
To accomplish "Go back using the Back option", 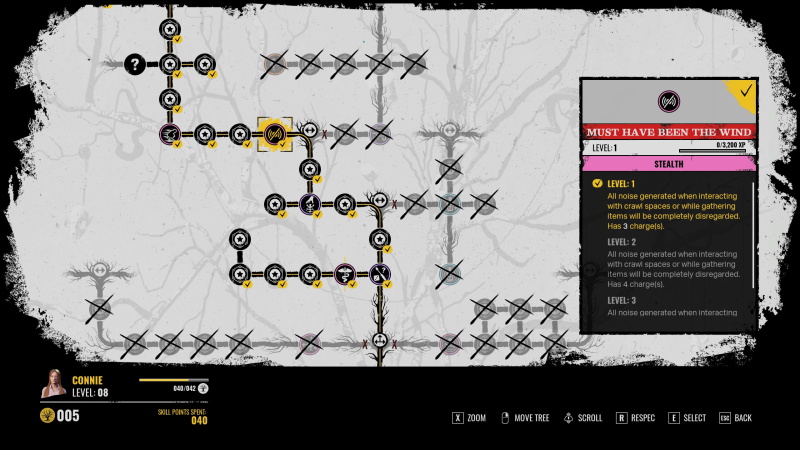I will pos(735,417).
